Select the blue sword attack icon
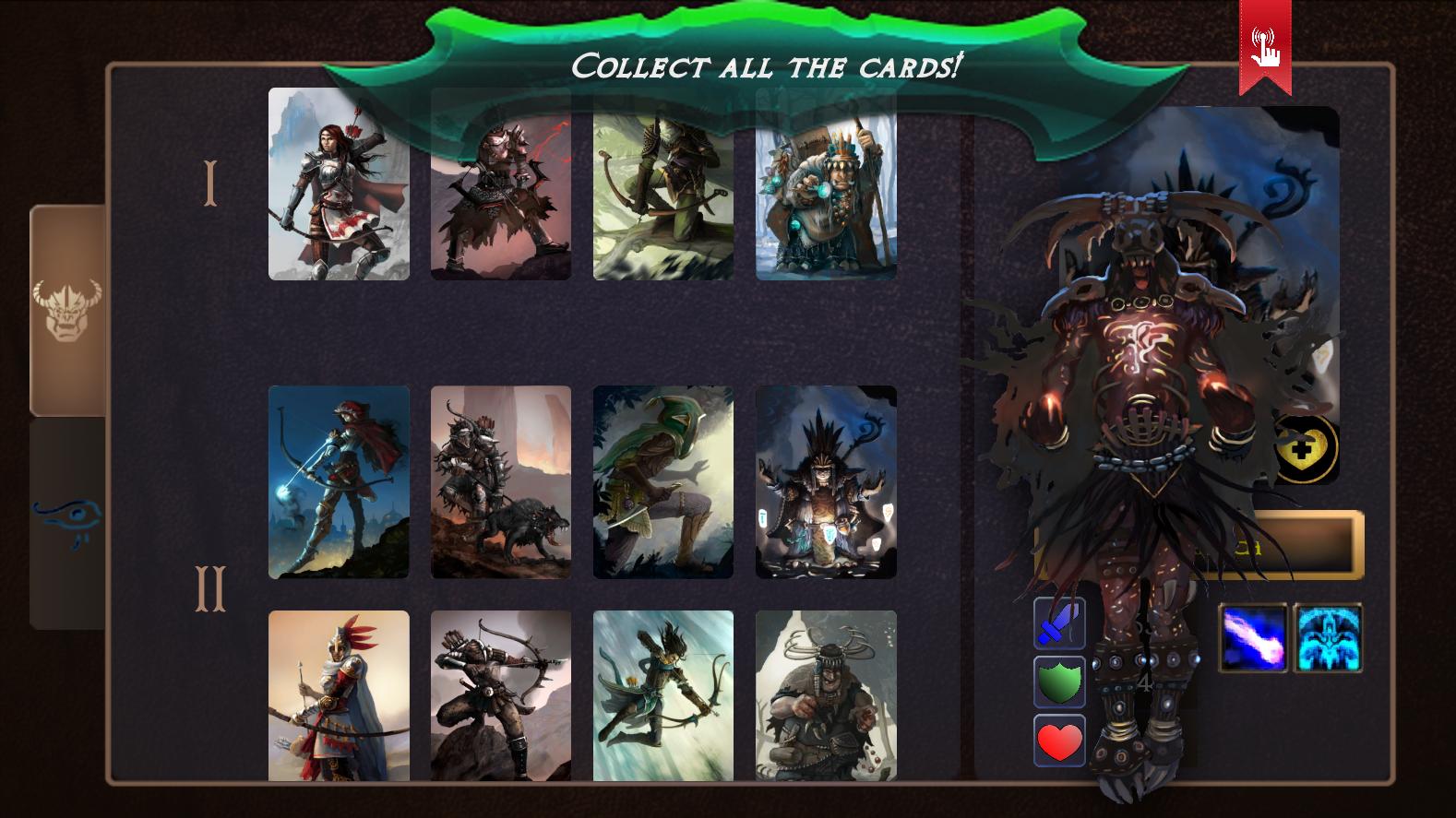 (1058, 625)
